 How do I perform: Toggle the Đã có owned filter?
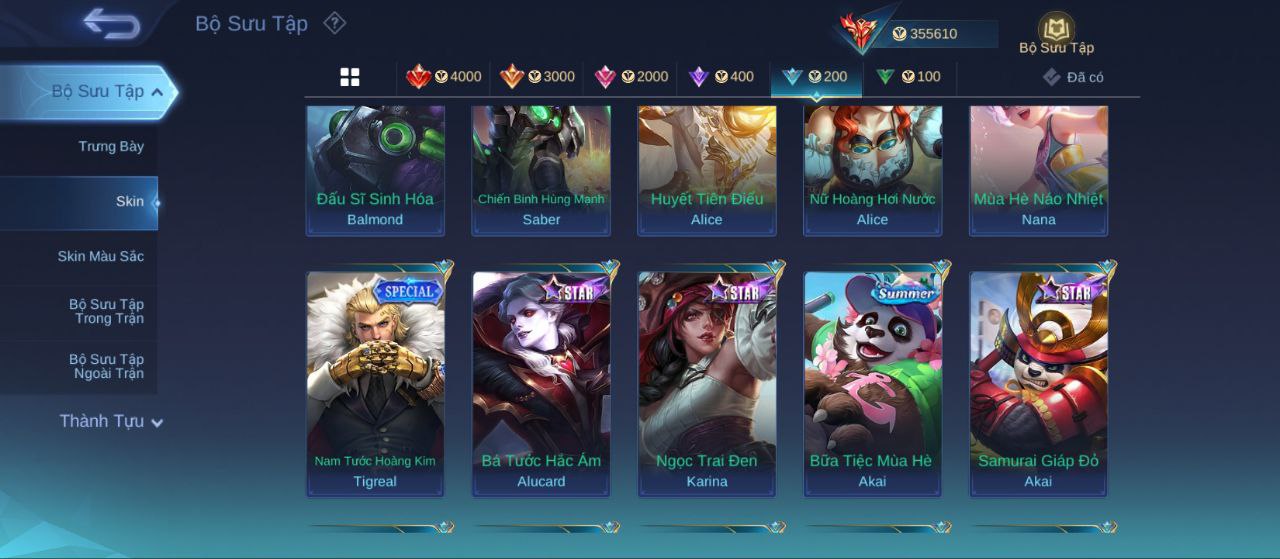[1073, 77]
